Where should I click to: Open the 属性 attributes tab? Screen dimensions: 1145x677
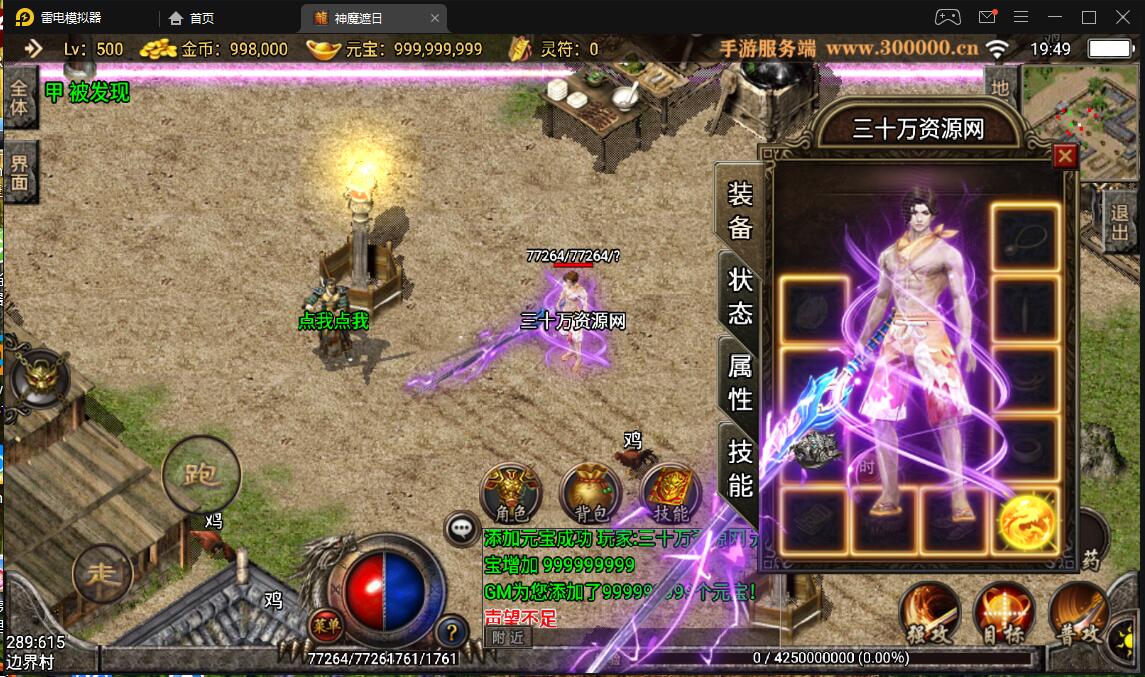[740, 382]
